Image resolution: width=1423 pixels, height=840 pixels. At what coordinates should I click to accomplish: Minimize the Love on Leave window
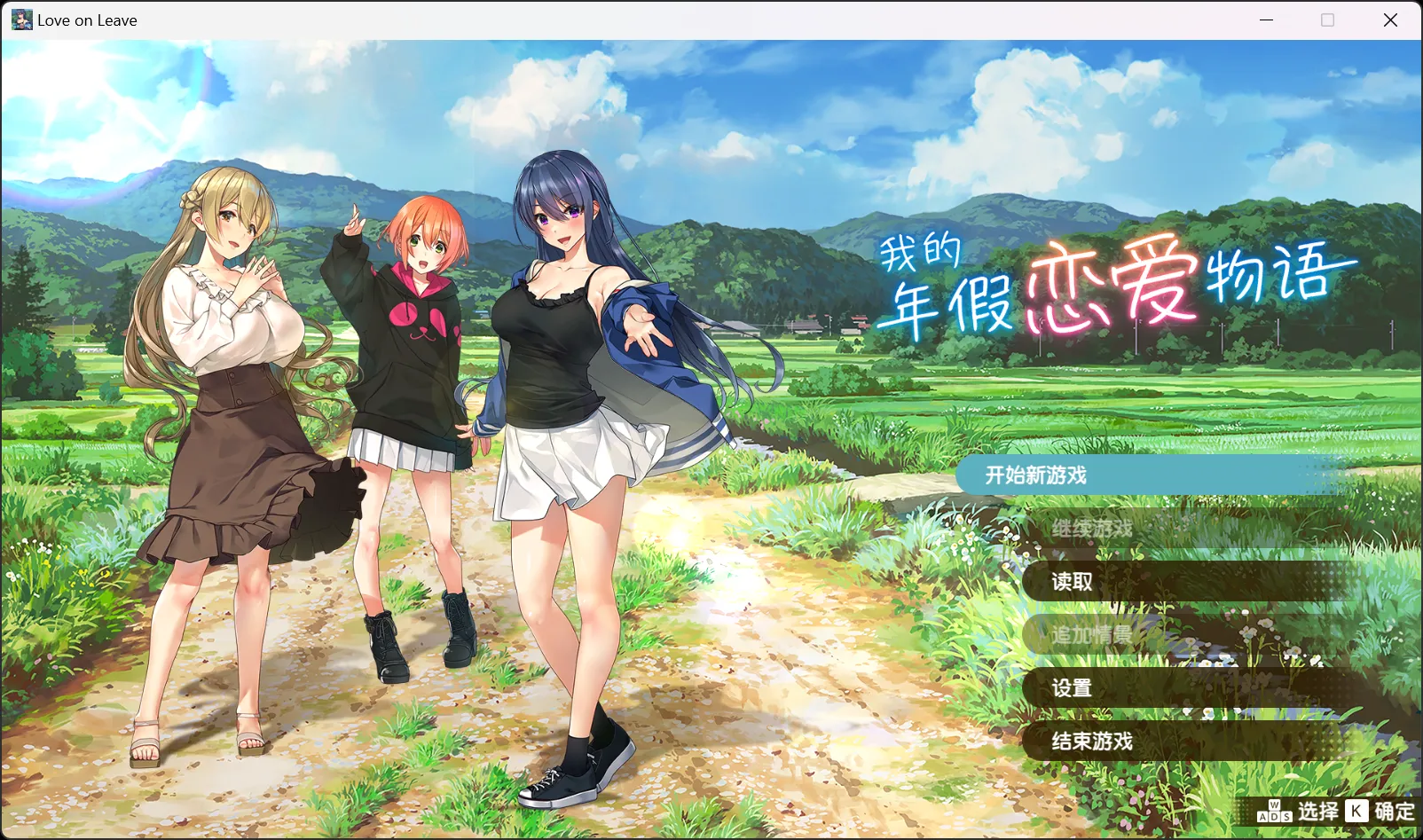pyautogui.click(x=1267, y=20)
